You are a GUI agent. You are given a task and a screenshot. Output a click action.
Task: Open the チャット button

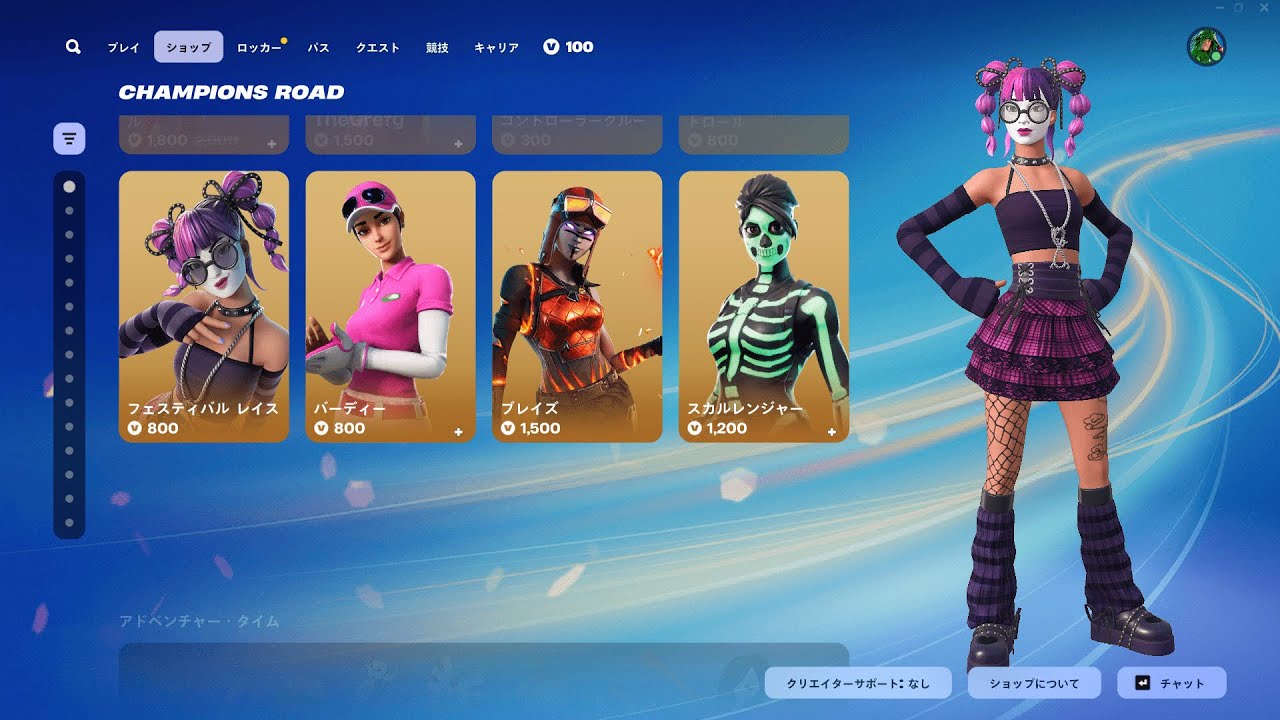pyautogui.click(x=1171, y=683)
